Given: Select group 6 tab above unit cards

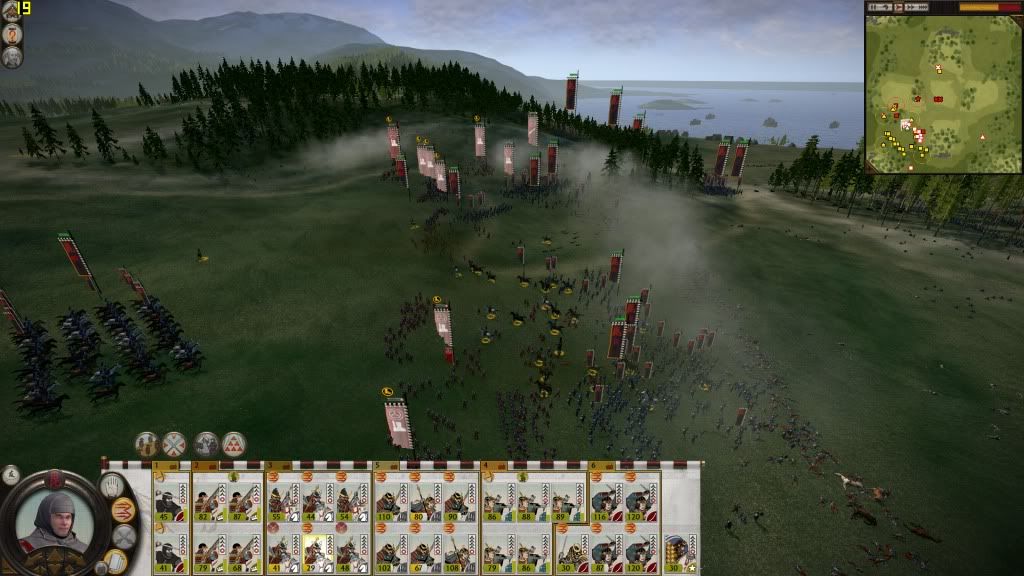Looking at the screenshot, I should click(594, 466).
